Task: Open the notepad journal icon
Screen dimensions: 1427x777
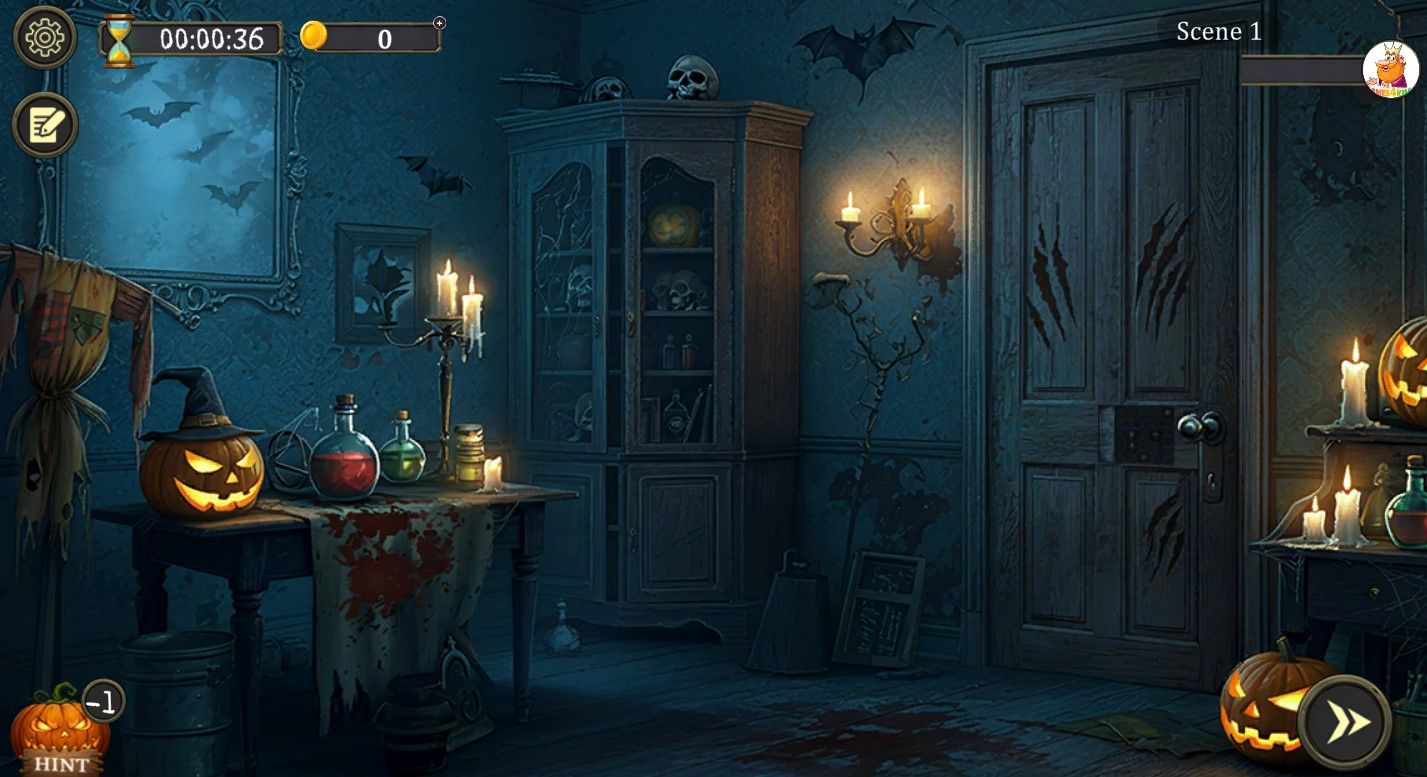Action: point(44,125)
